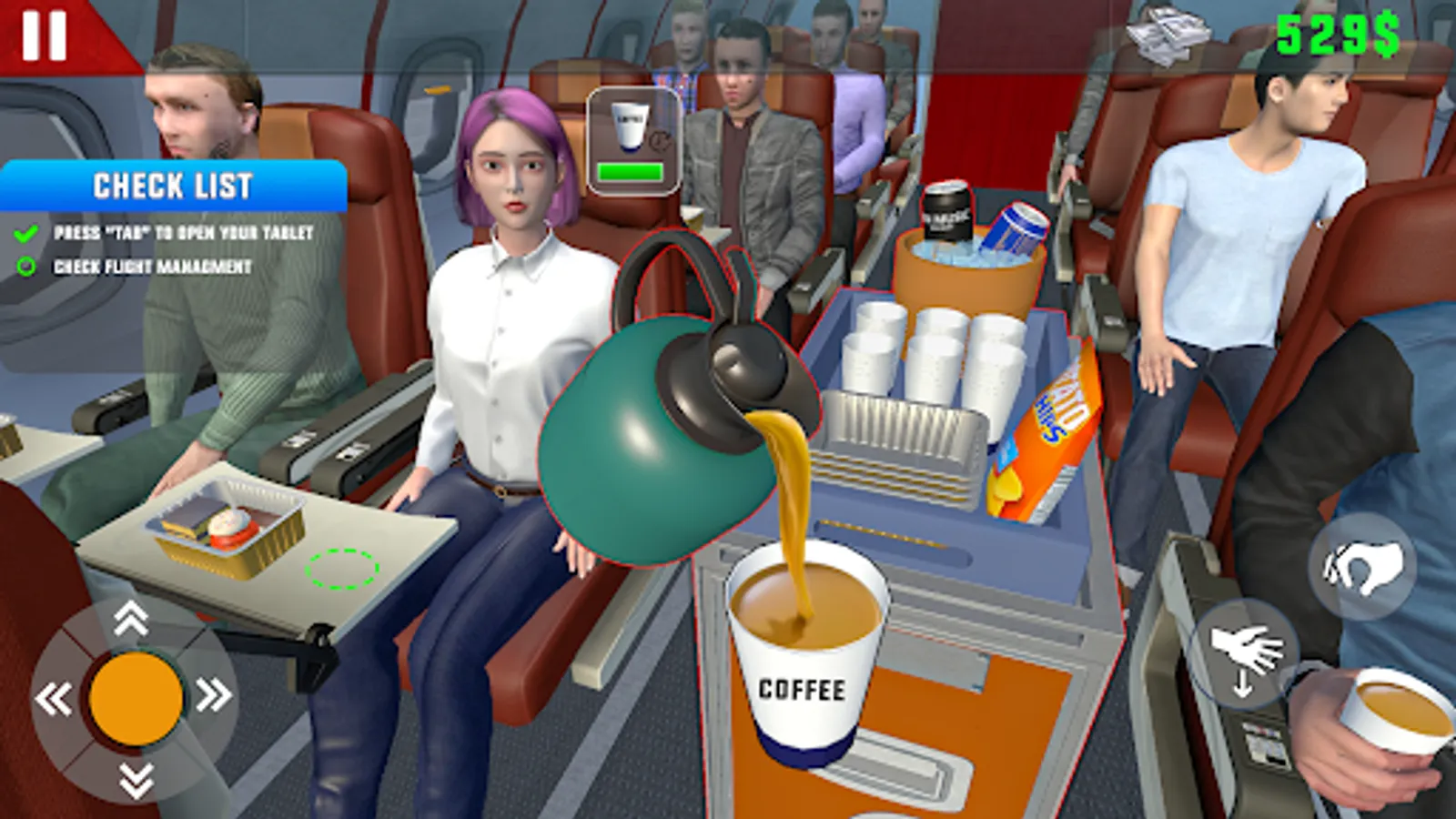Select the 529$ money display
Screen dimensions: 1456x819
point(1338,35)
